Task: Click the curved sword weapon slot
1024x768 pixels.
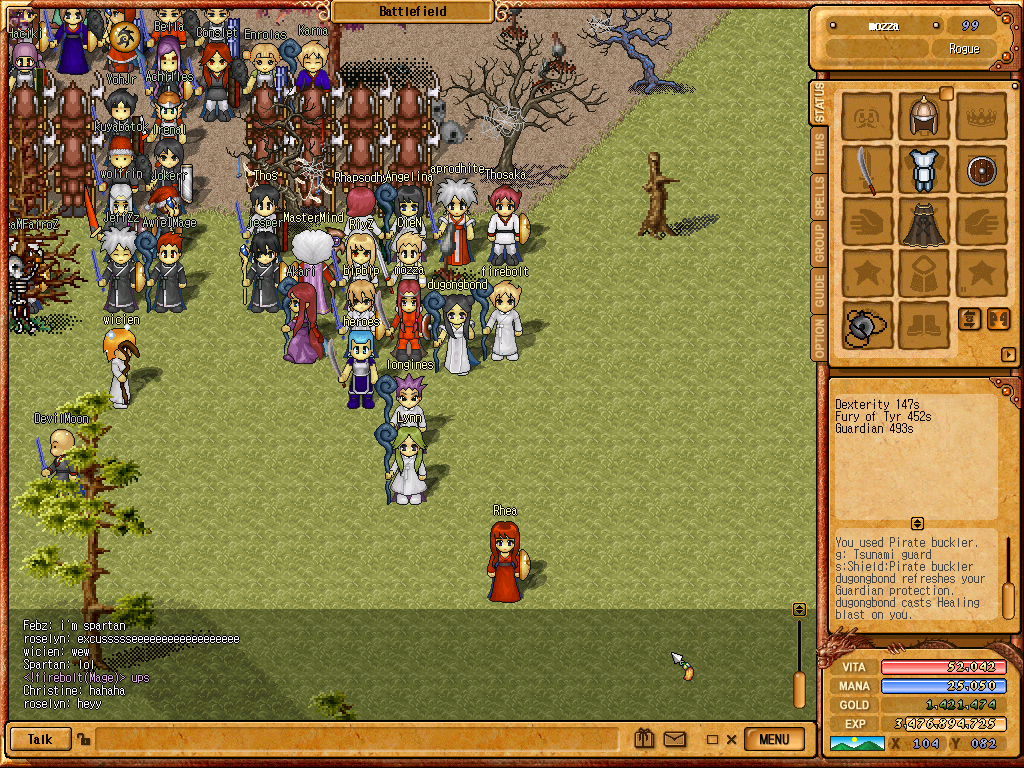Action: (866, 169)
